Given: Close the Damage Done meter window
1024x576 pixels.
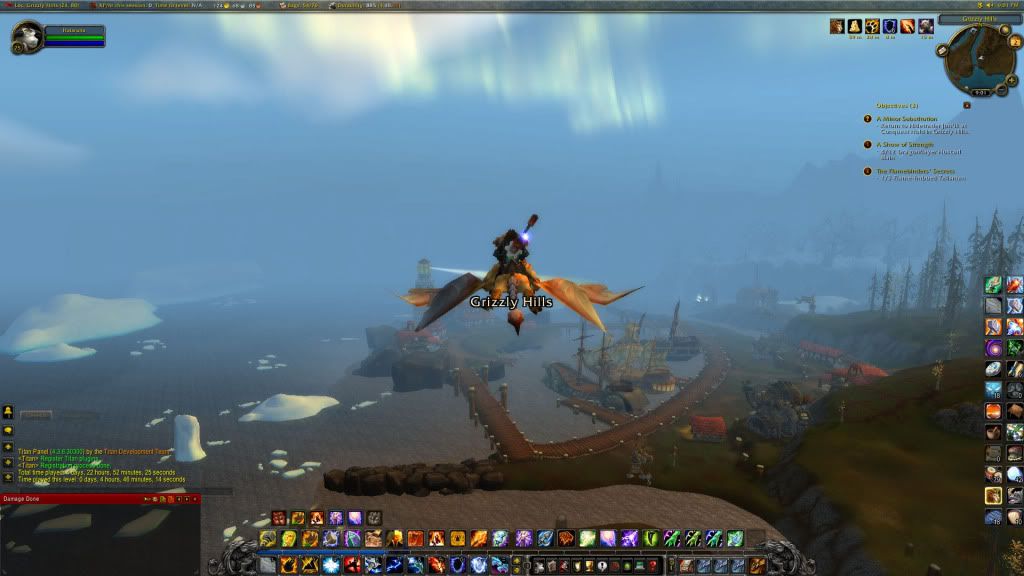Looking at the screenshot, I should click(x=196, y=498).
